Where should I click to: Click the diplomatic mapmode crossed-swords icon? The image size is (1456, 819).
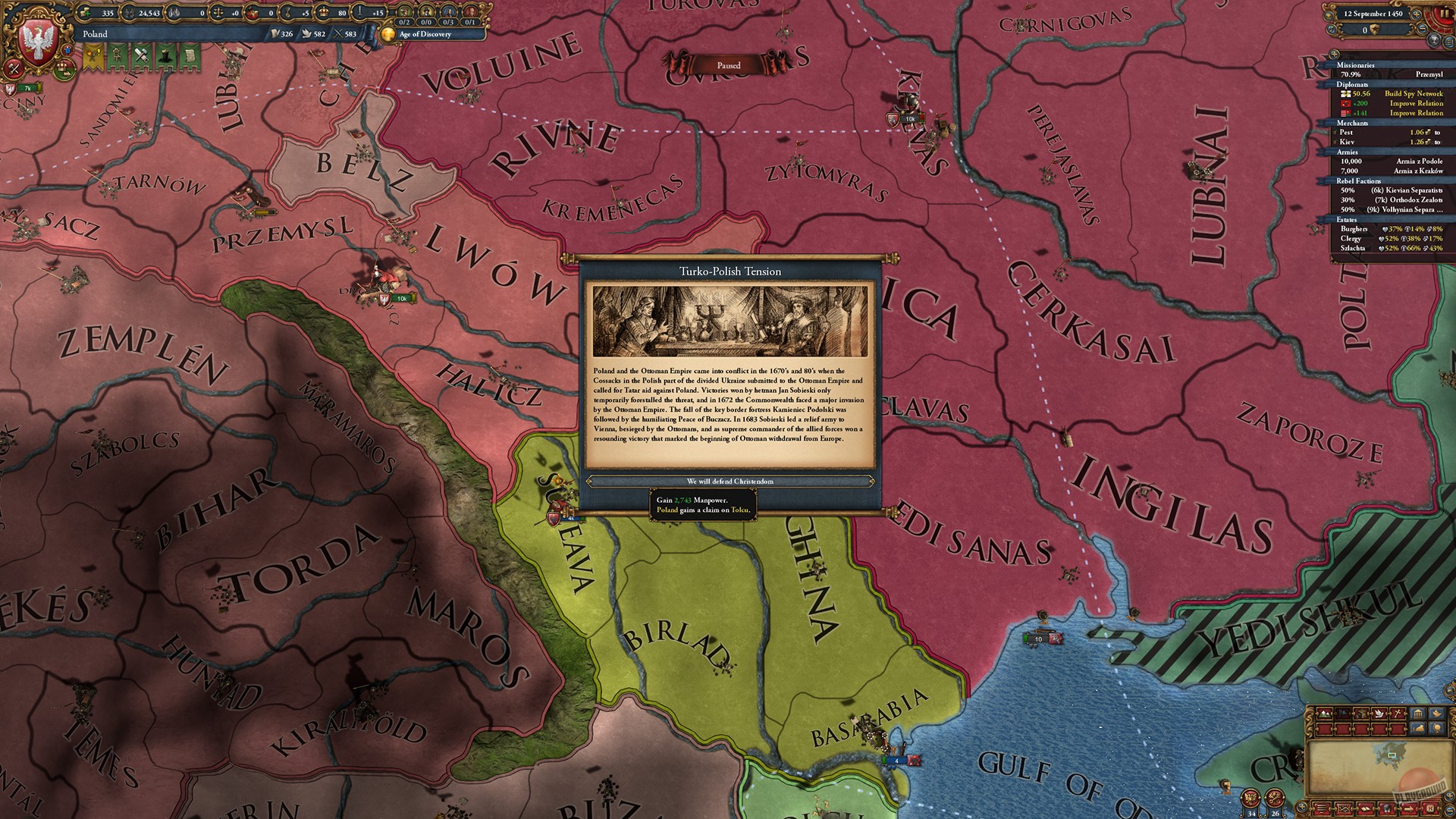(x=1398, y=713)
